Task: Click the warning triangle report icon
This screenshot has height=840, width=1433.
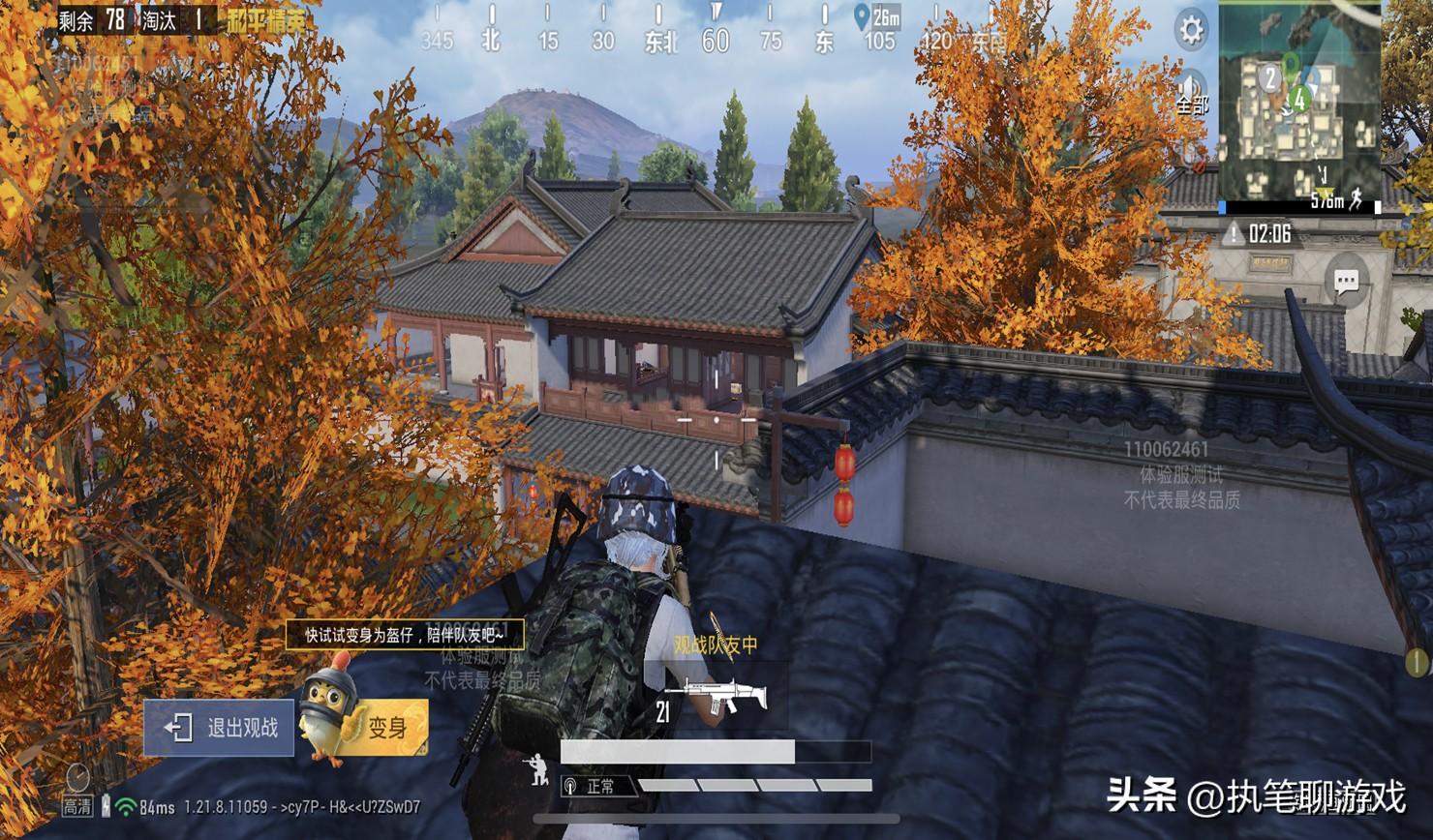Action: (x=1233, y=234)
